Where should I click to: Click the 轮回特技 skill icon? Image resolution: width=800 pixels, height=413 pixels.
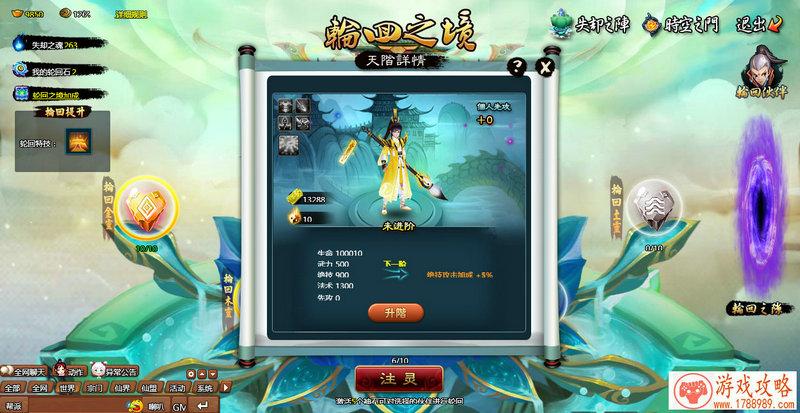tap(79, 141)
